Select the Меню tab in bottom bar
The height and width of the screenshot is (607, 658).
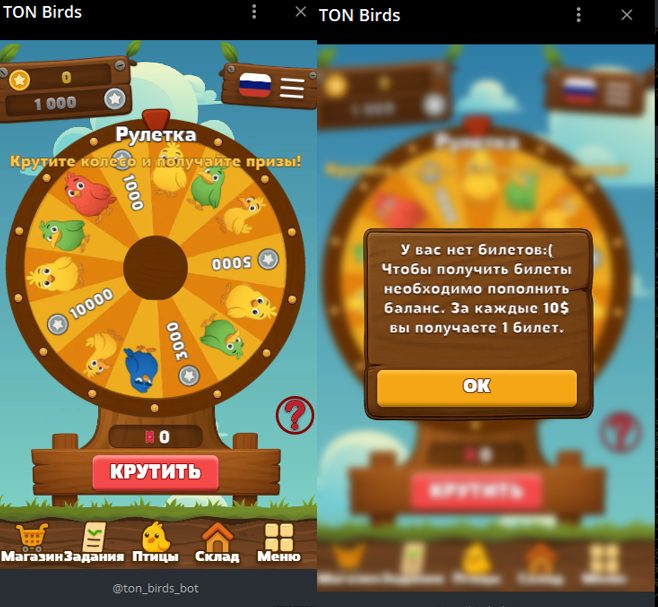click(278, 544)
